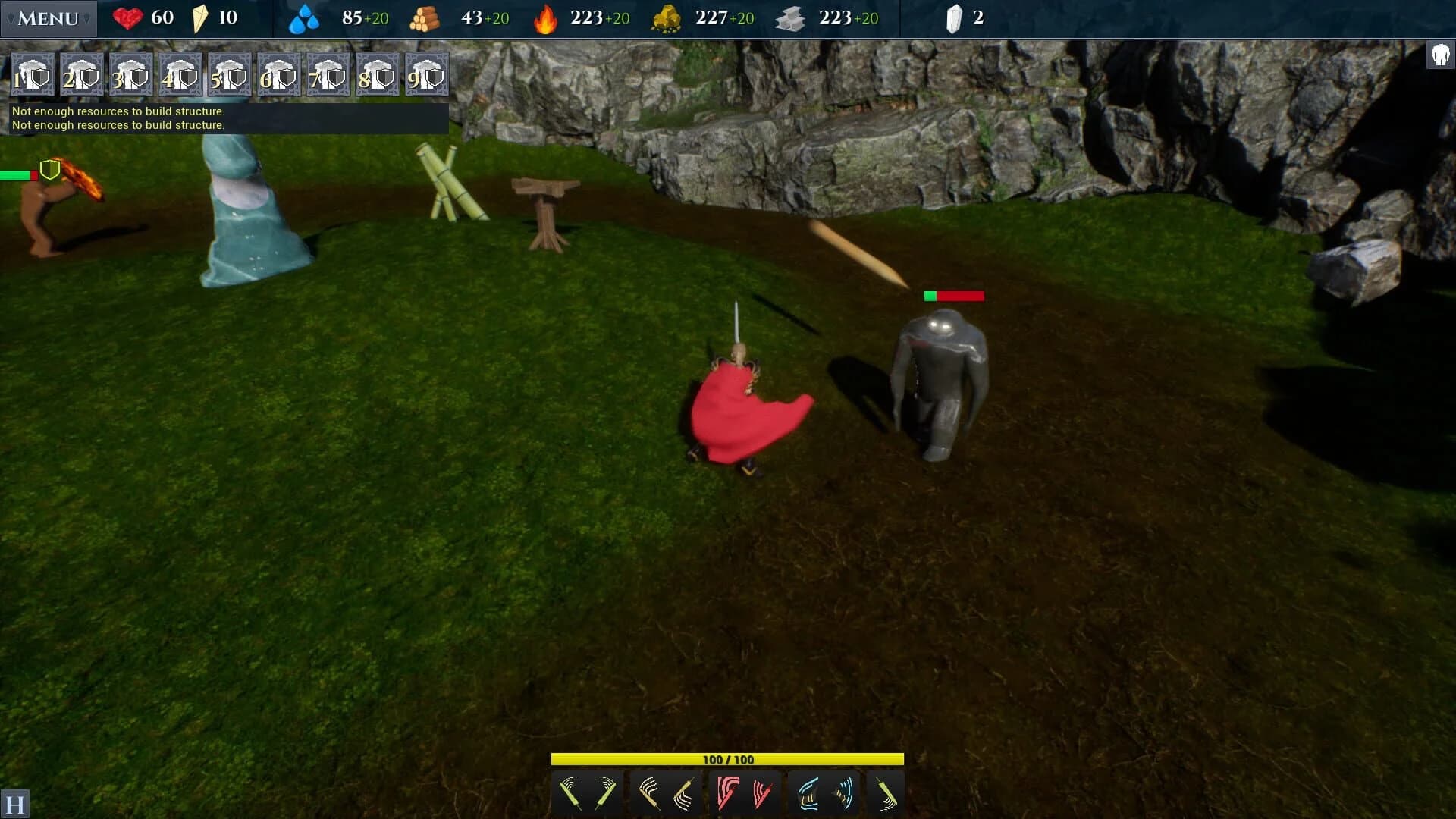
Task: Click the yellow 100/100 stamina bar
Action: tap(727, 758)
